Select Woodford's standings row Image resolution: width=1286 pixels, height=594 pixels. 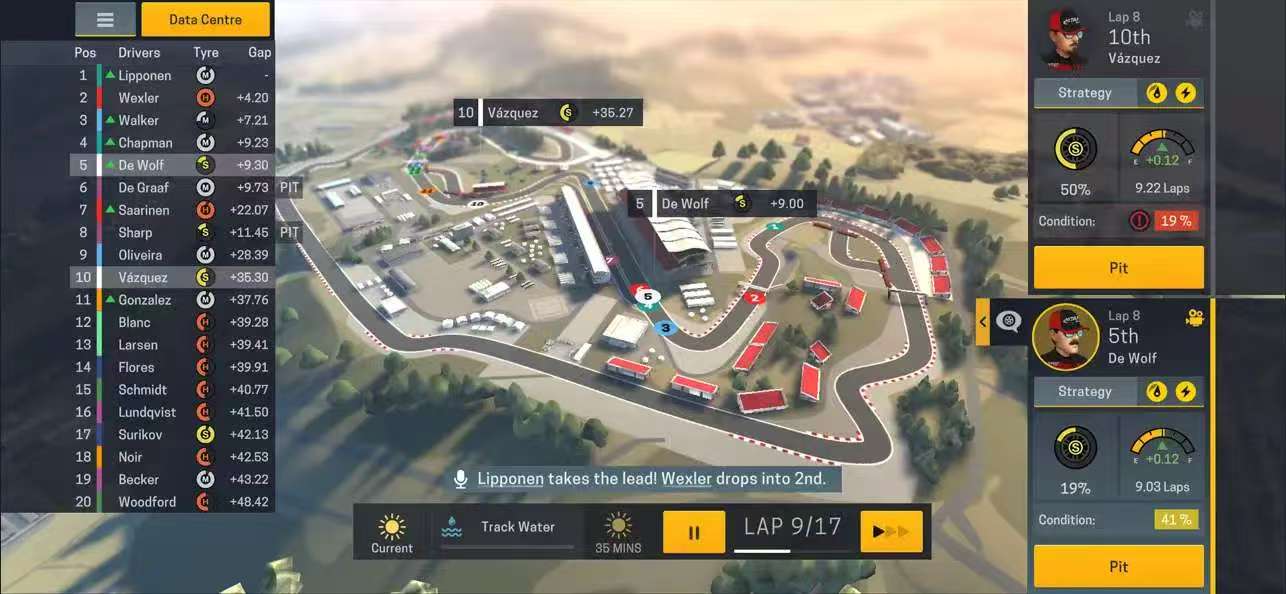click(x=172, y=502)
